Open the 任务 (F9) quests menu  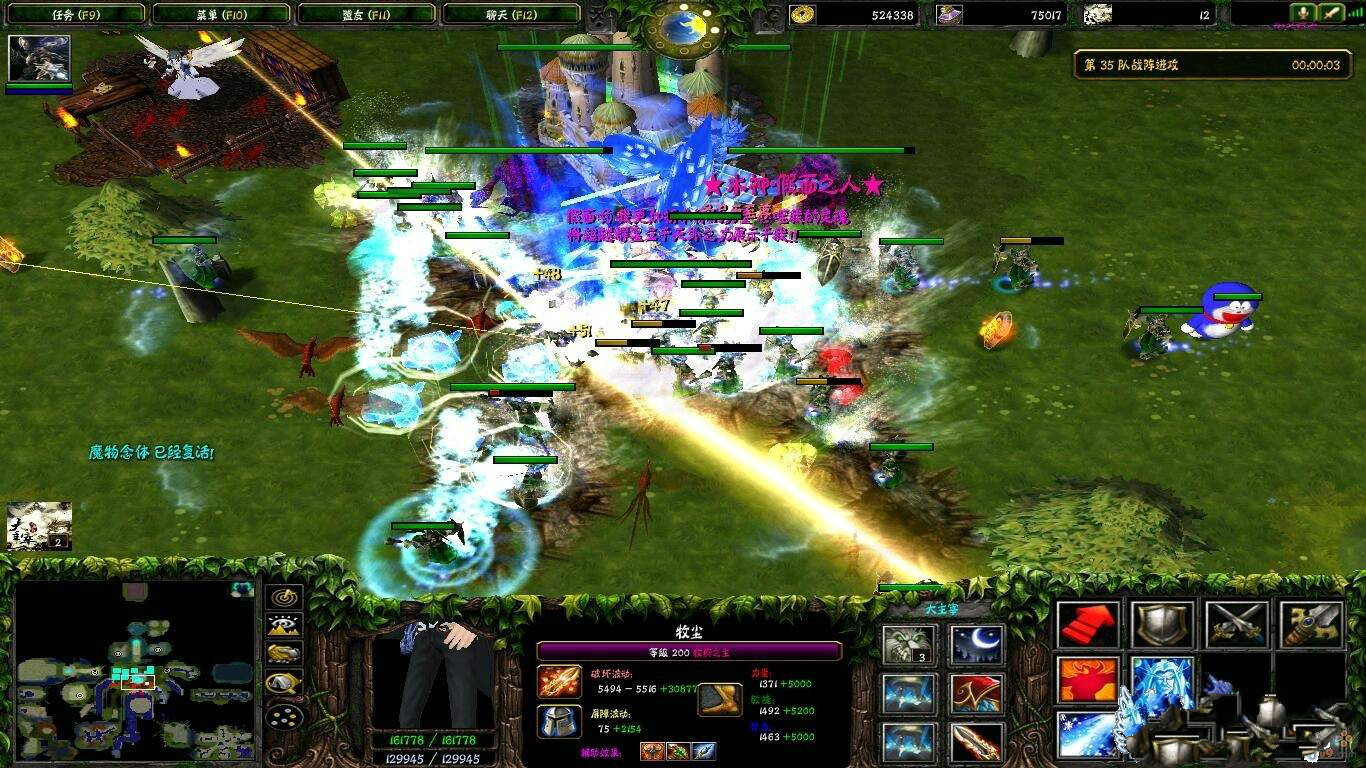point(75,14)
